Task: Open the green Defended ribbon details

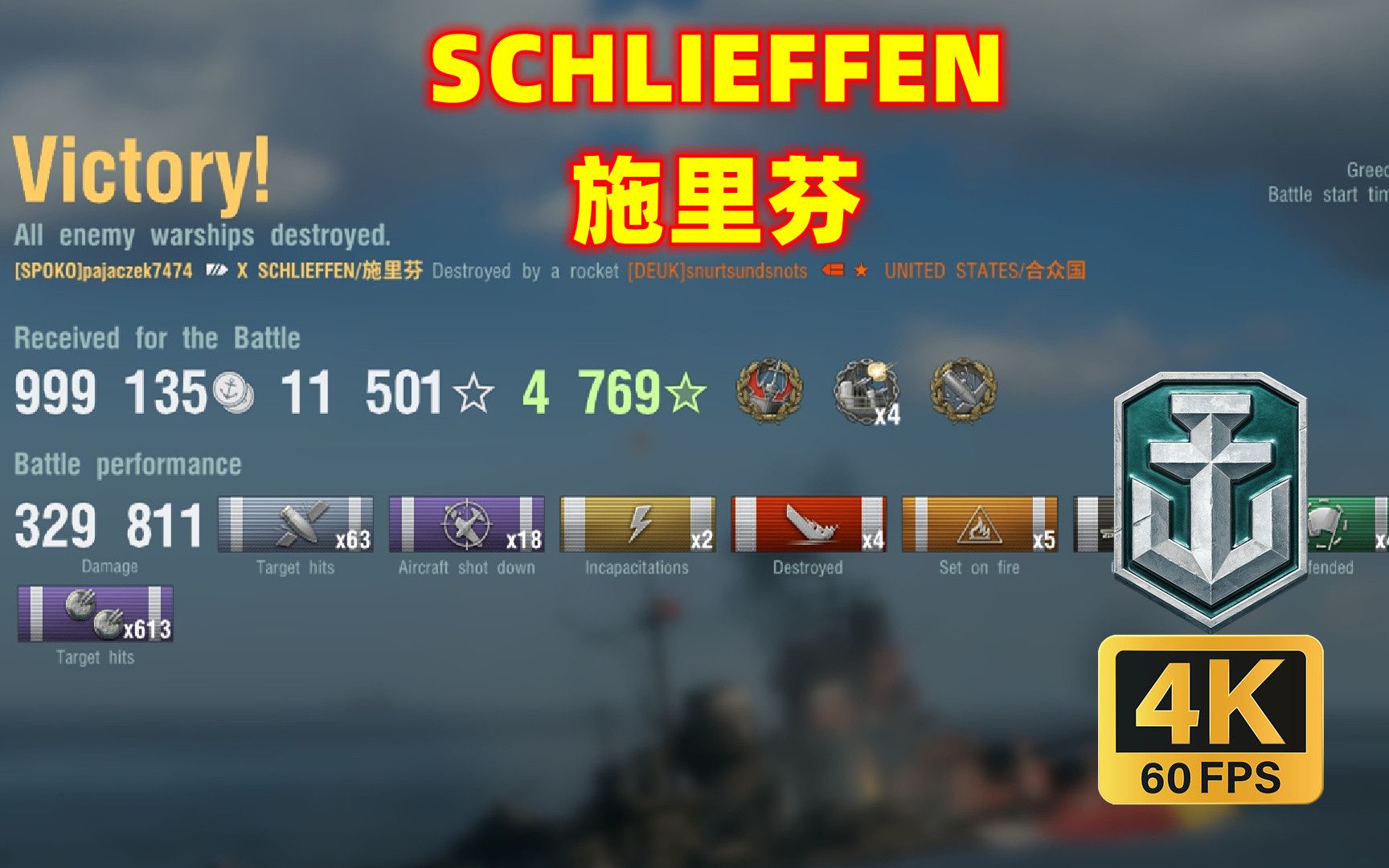Action: 1358,522
